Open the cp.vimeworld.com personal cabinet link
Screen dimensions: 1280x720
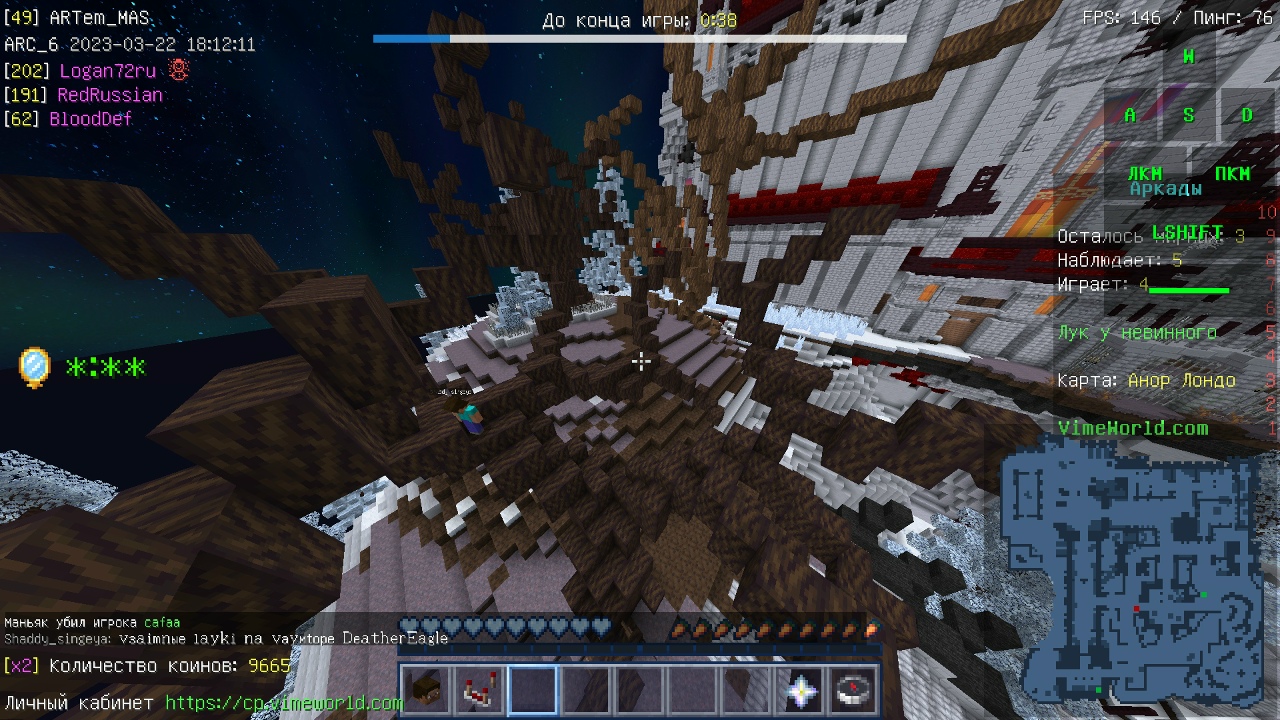pos(284,703)
